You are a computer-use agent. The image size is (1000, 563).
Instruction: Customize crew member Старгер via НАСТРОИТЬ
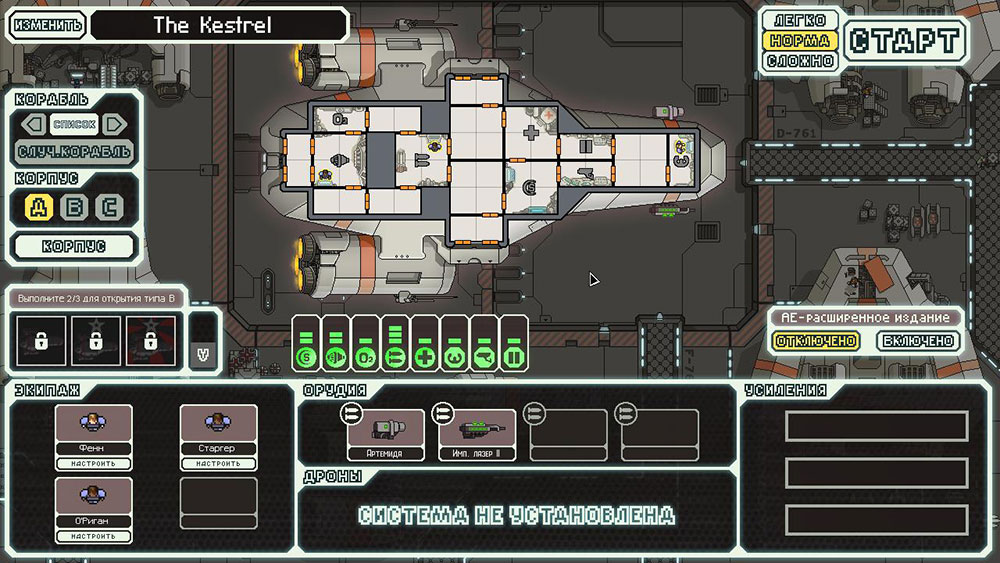(x=218, y=463)
